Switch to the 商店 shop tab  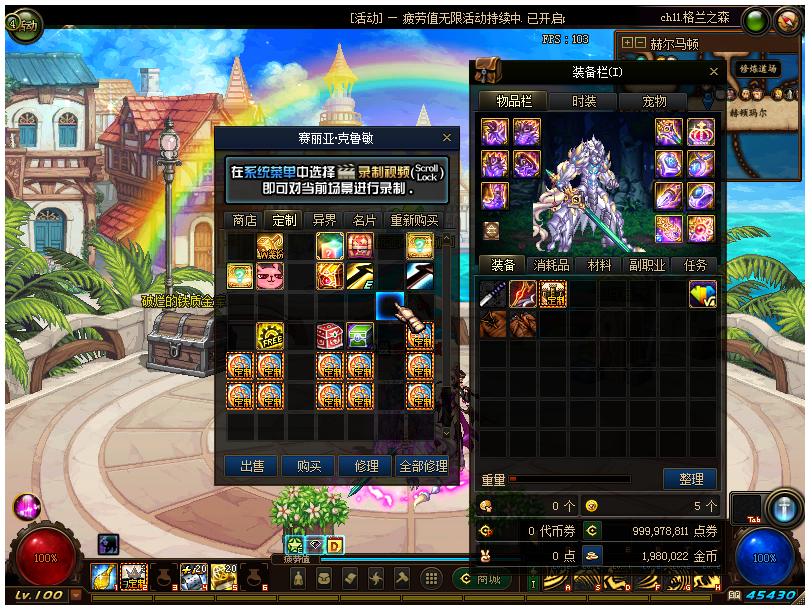244,220
